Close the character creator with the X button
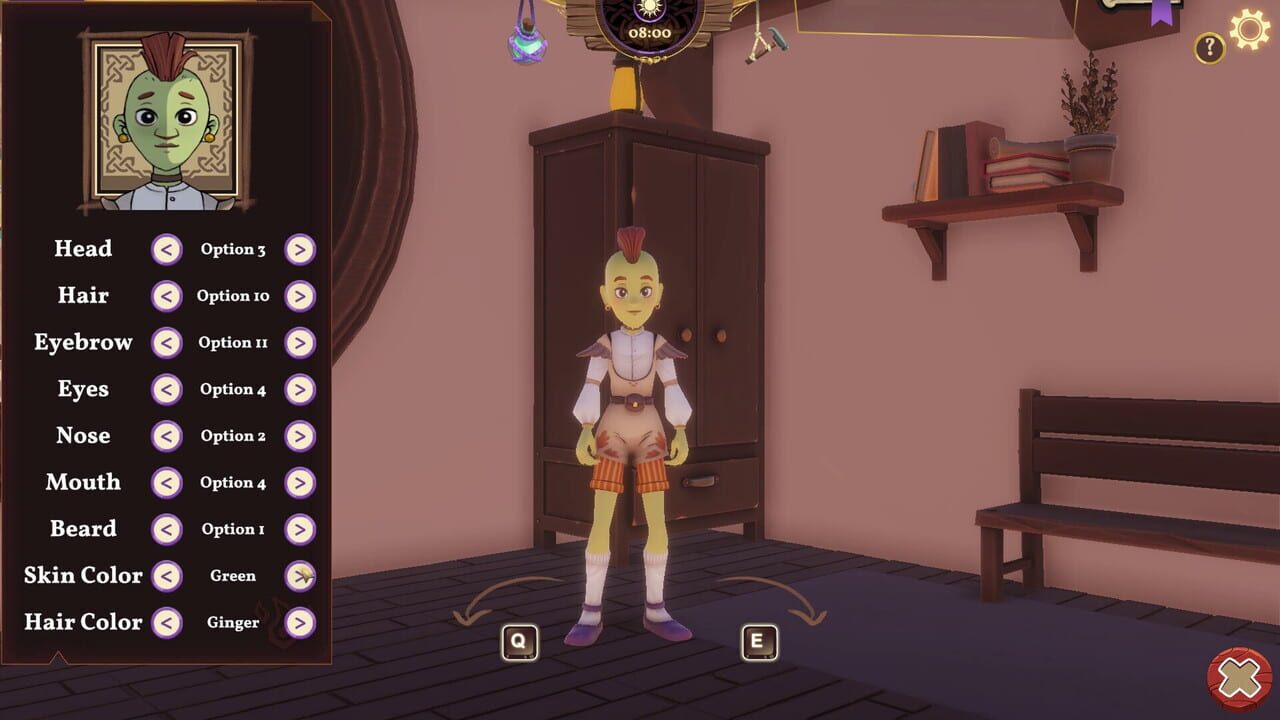1280x720 pixels. point(1239,677)
